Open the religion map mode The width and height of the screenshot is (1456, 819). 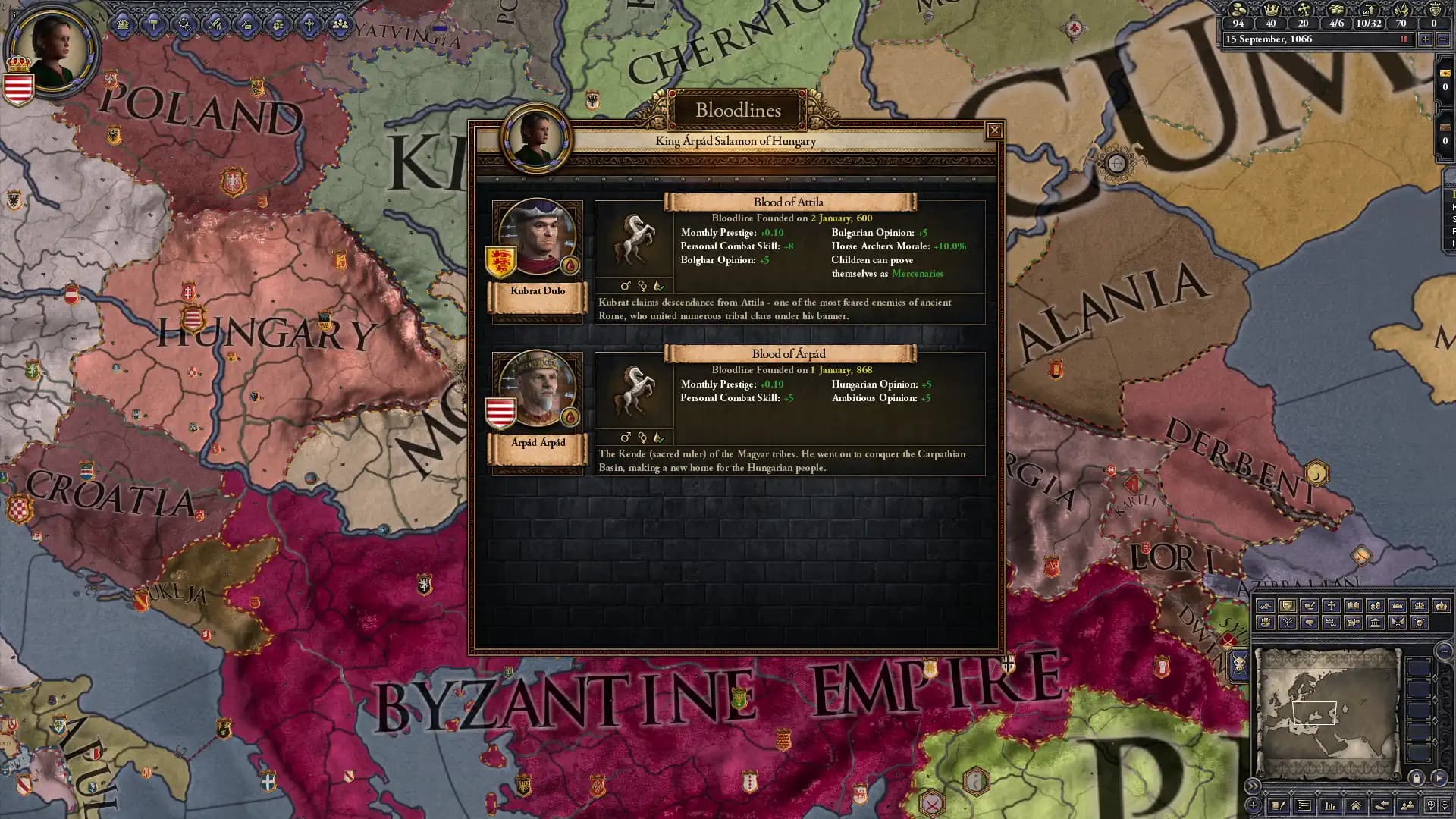tap(1332, 605)
